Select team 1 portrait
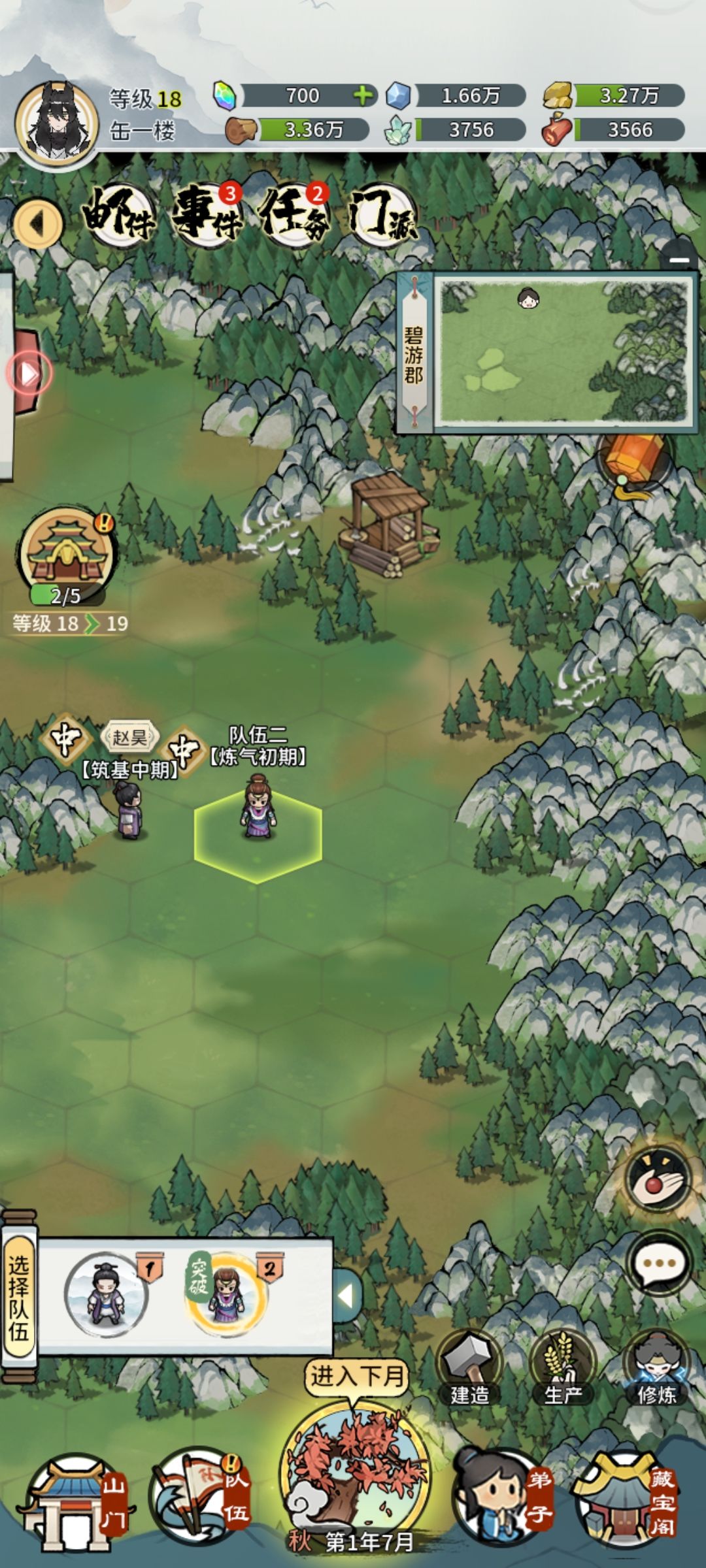The image size is (706, 1568). pos(106,1295)
